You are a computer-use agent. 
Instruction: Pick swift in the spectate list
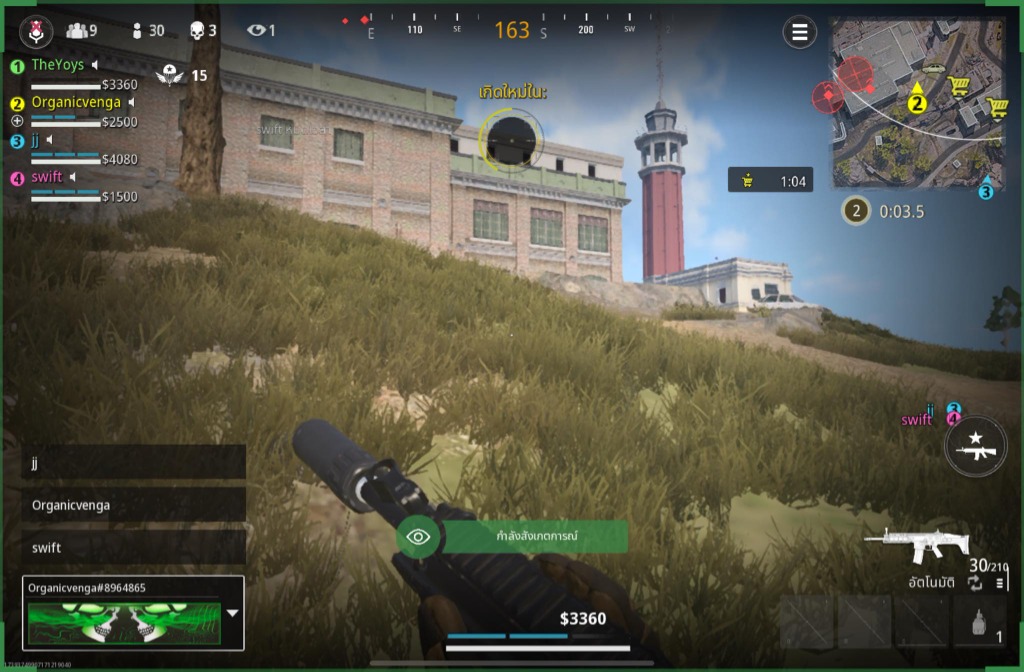coord(133,547)
